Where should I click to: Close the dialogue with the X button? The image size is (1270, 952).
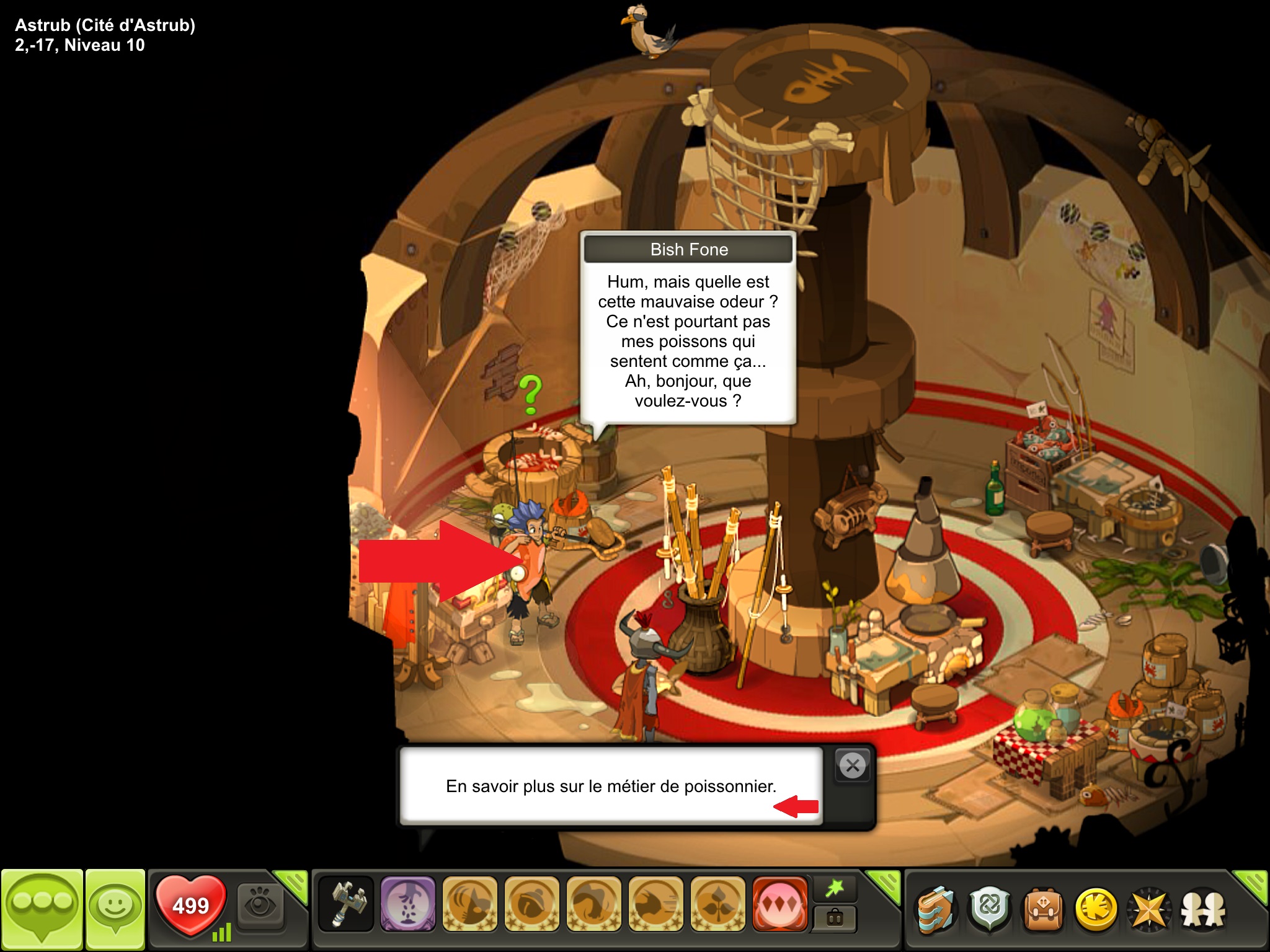click(x=853, y=766)
